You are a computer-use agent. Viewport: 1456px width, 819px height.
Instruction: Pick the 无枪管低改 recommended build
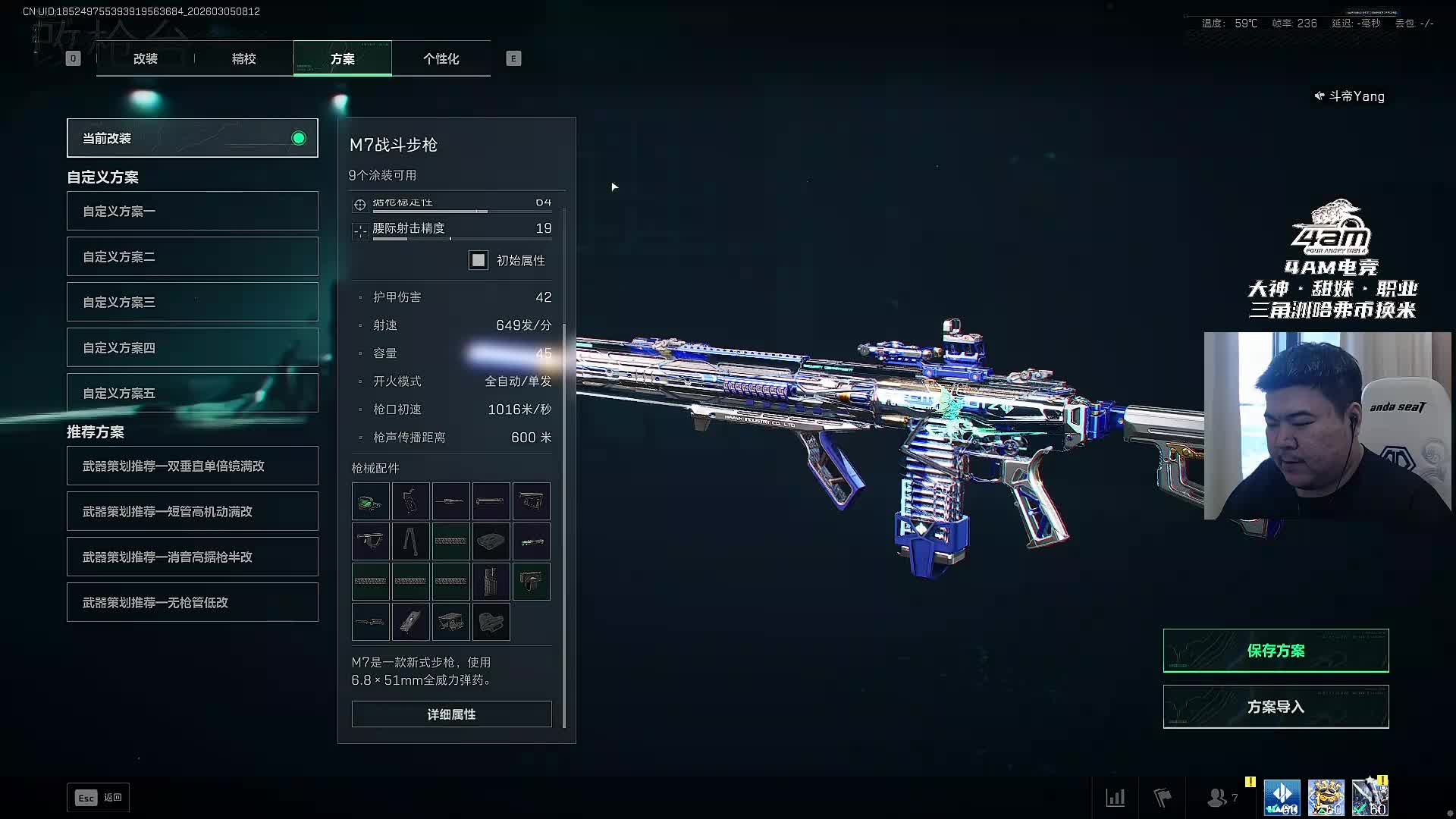point(192,602)
